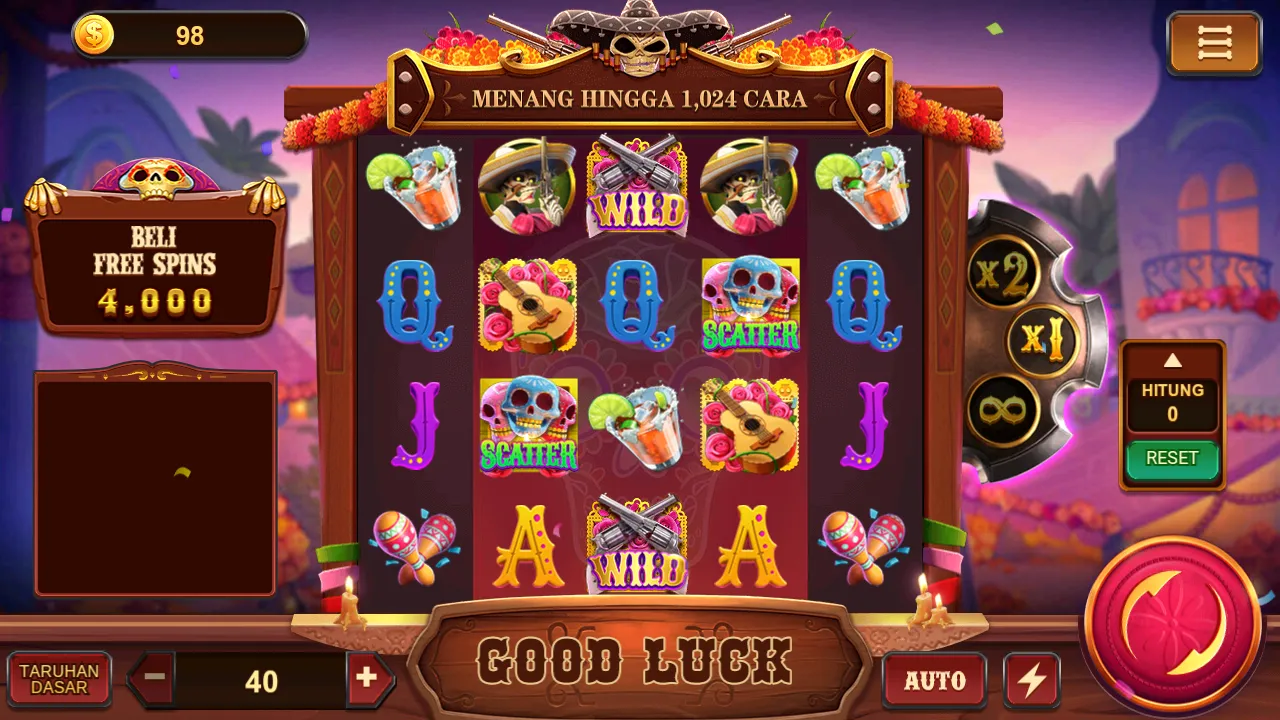The height and width of the screenshot is (720, 1280).
Task: Toggle AUTO spin mode
Action: click(x=936, y=679)
